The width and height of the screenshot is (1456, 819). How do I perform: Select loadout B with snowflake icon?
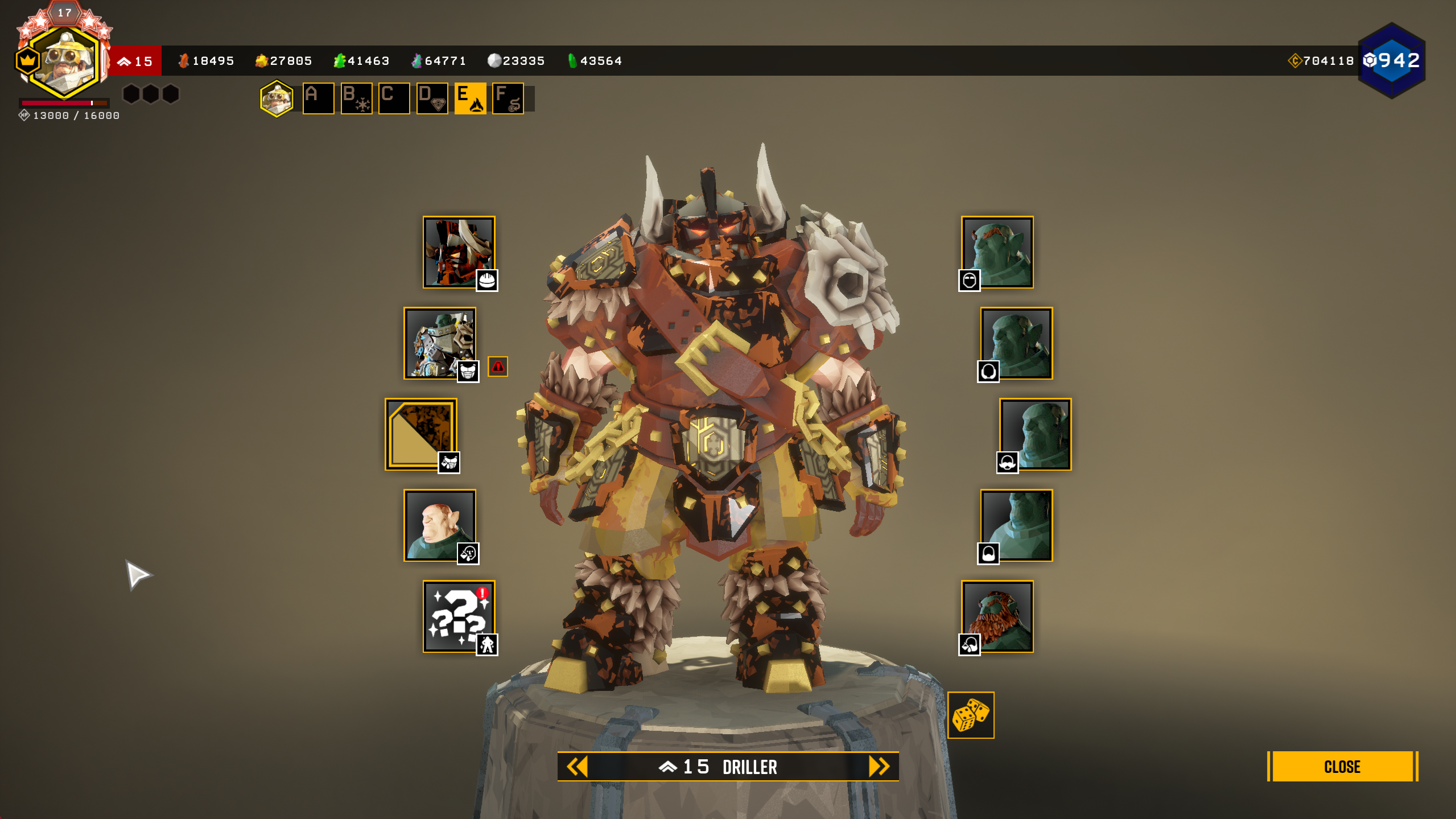356,98
